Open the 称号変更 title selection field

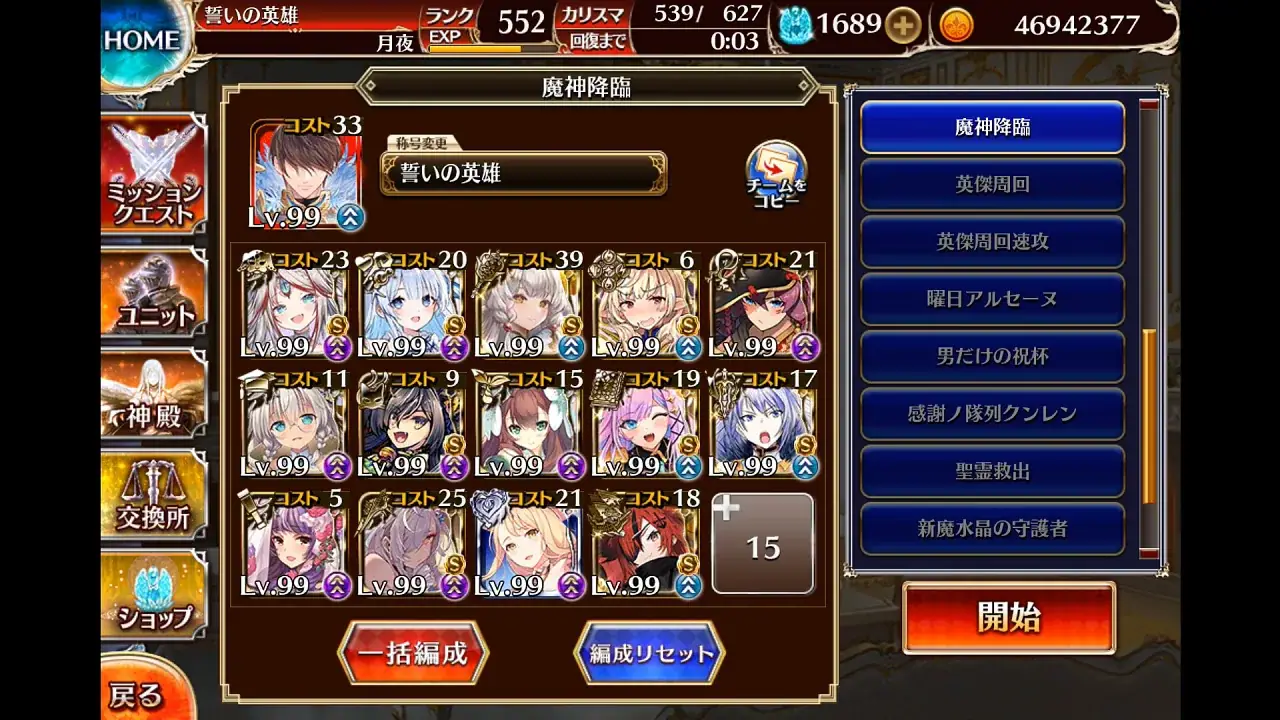[x=524, y=172]
